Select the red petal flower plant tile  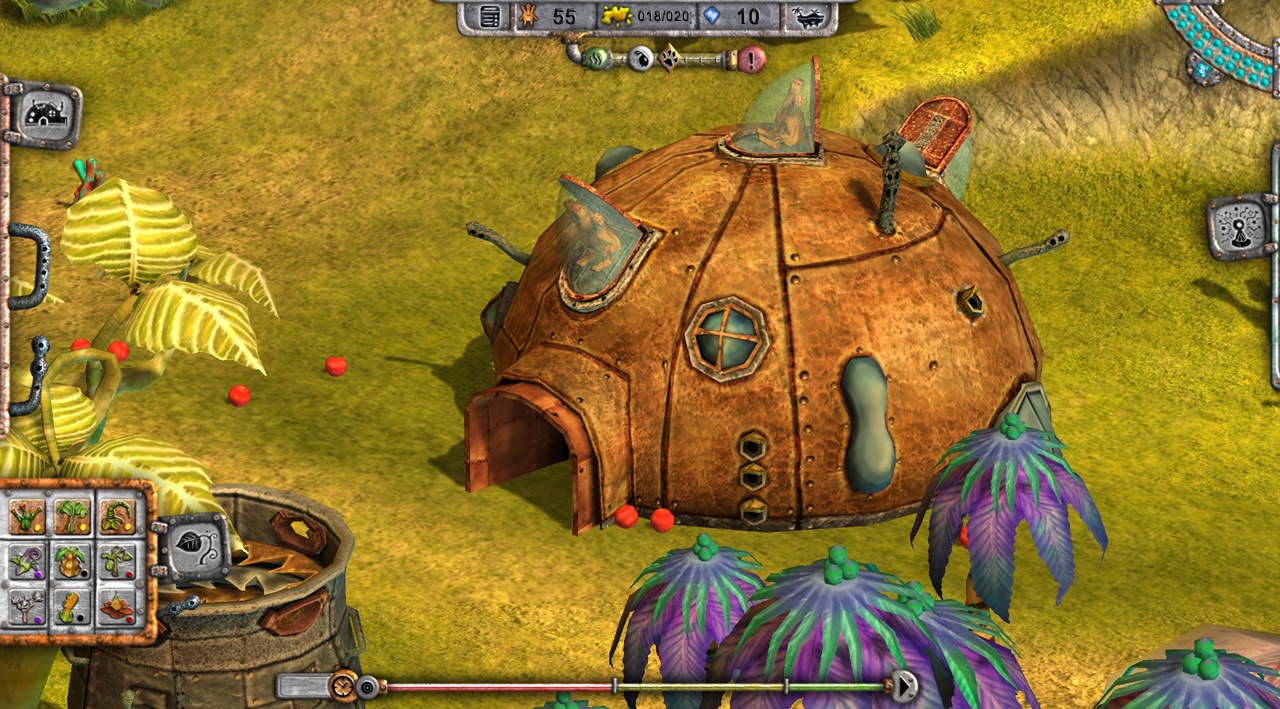tap(117, 606)
